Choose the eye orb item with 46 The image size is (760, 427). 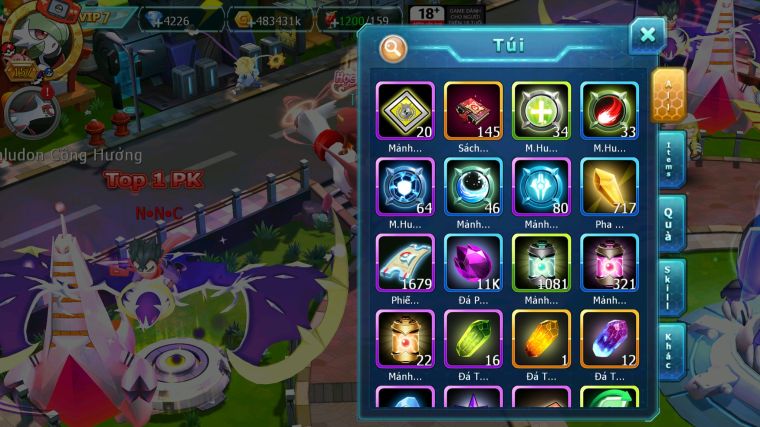pyautogui.click(x=473, y=187)
